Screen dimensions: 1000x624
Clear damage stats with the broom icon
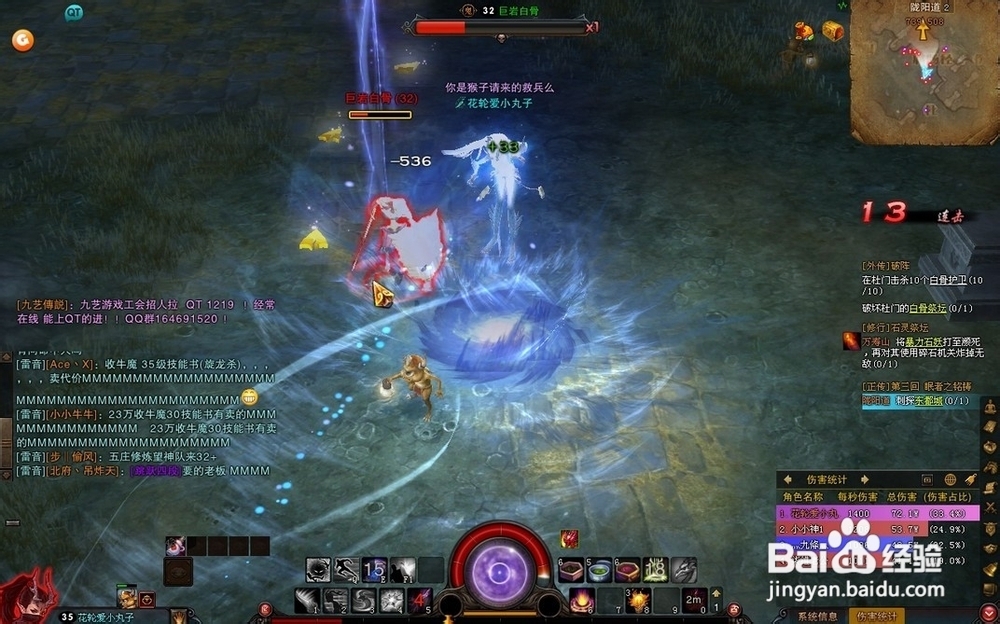tap(971, 480)
